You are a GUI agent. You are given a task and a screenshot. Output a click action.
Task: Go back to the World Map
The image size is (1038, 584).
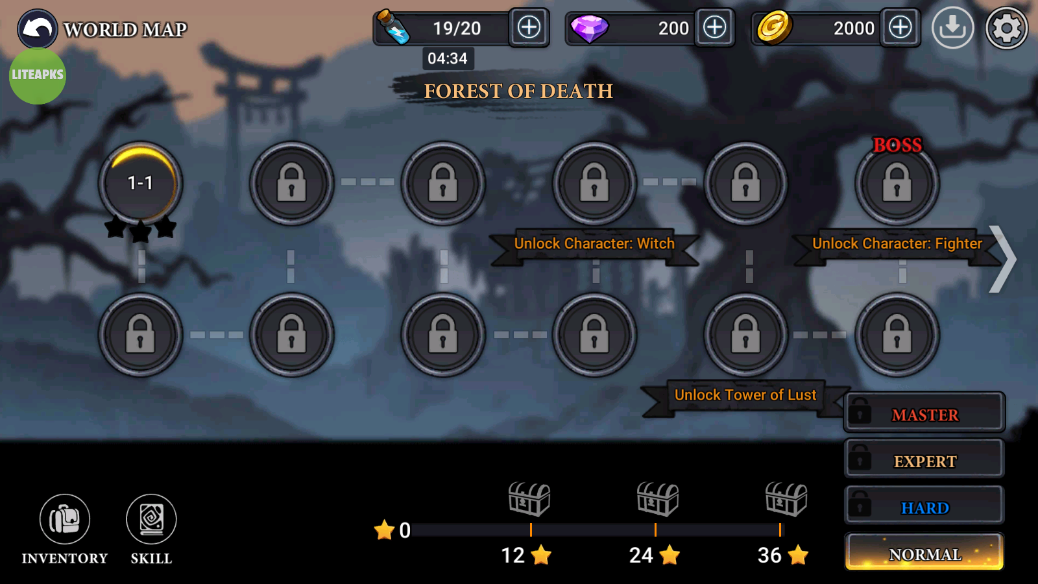pos(38,29)
